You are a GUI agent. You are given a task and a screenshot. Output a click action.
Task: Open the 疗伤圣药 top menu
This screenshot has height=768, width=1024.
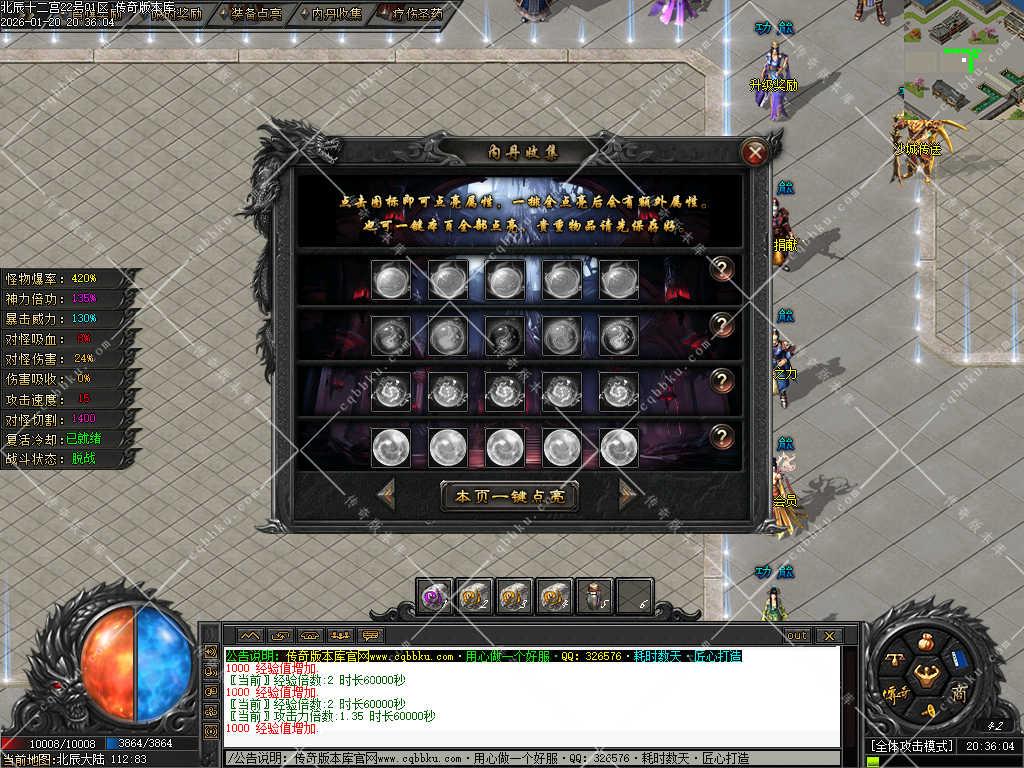[x=410, y=13]
